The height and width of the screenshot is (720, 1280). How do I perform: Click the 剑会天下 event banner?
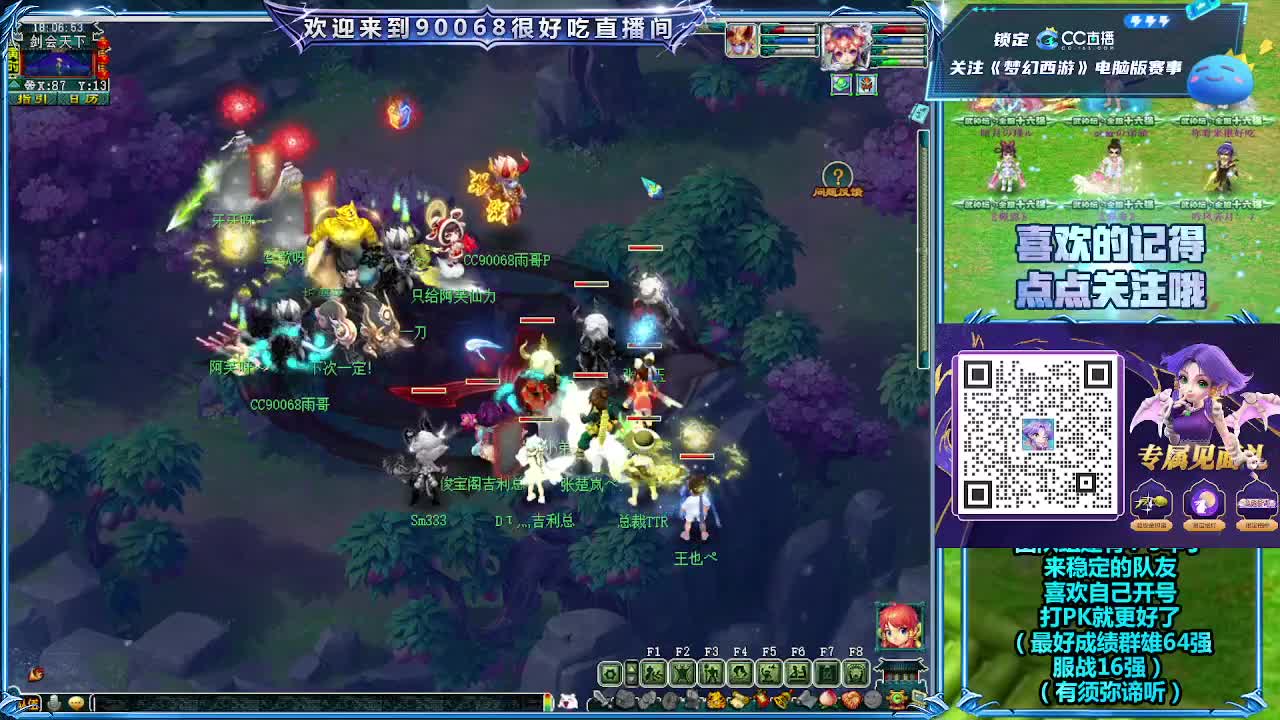(x=58, y=41)
